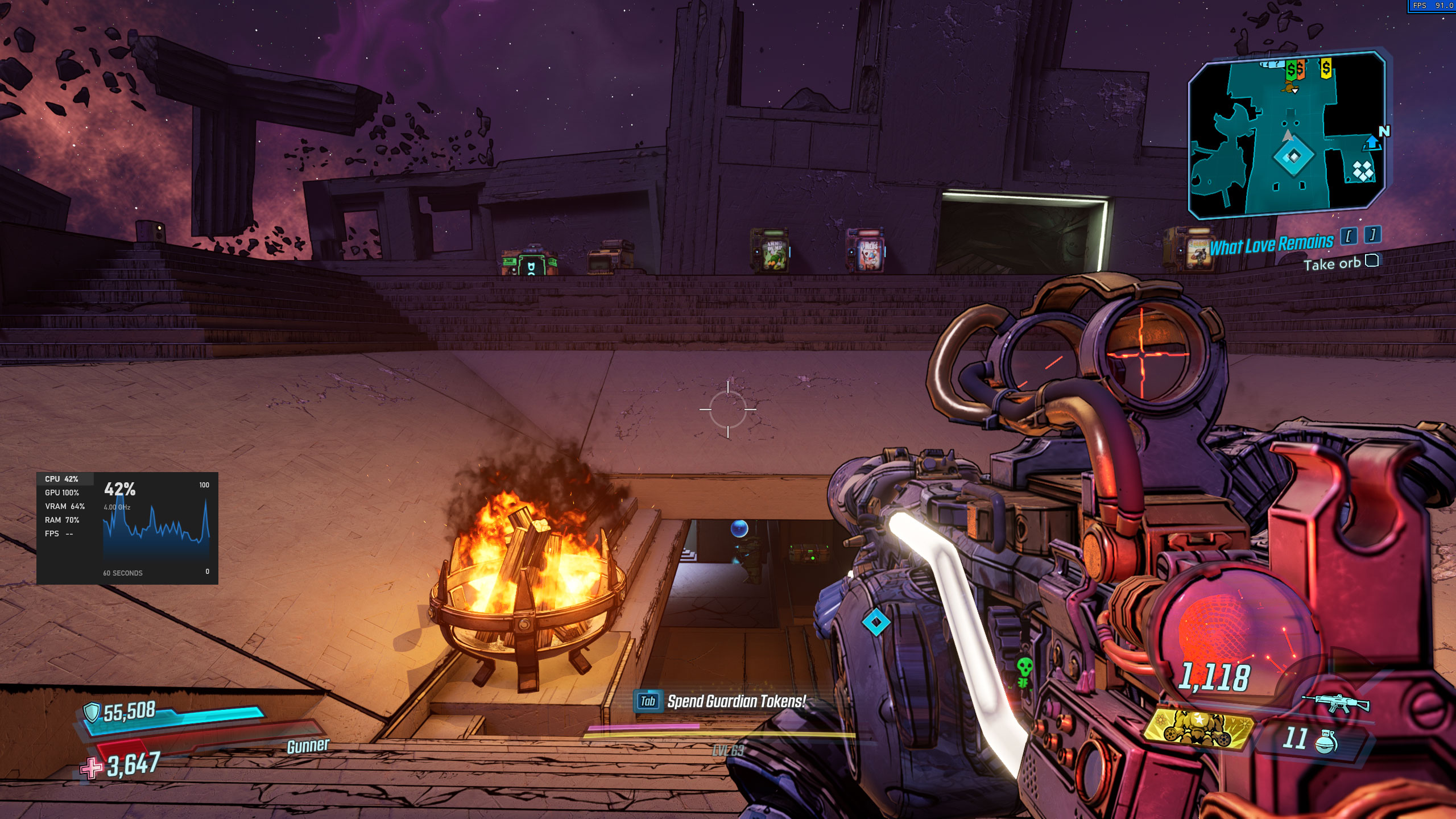Viewport: 1456px width, 819px height.
Task: Click the green dollar vending marker on minimap
Action: point(1291,71)
